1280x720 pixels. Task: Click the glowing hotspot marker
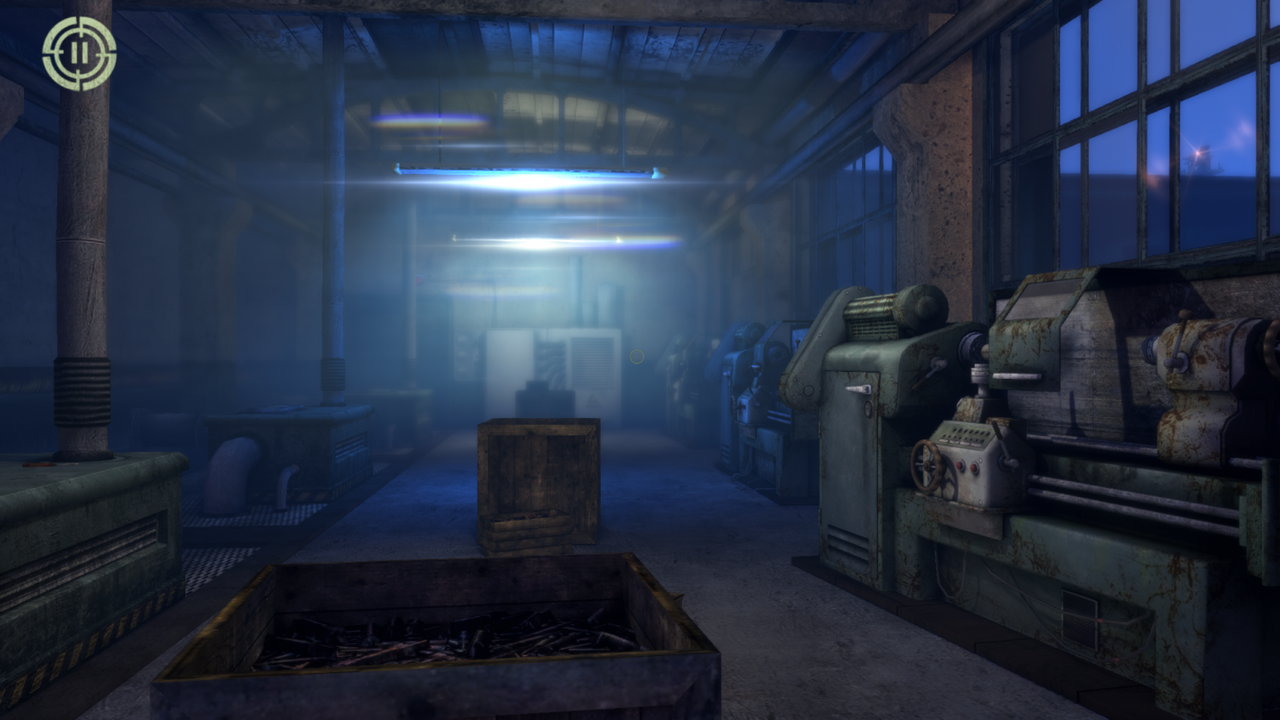[637, 357]
